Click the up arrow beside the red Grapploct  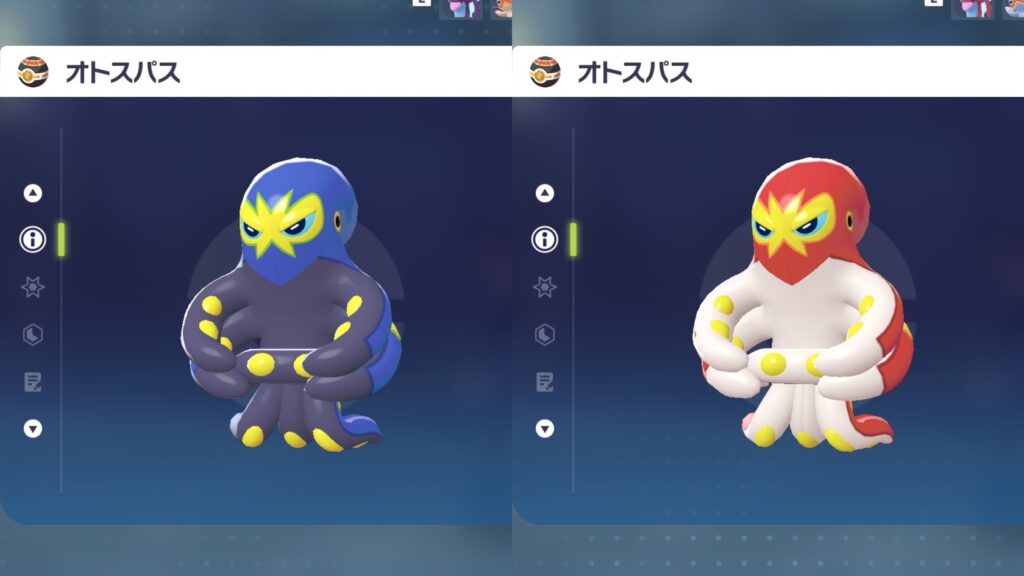click(x=545, y=193)
